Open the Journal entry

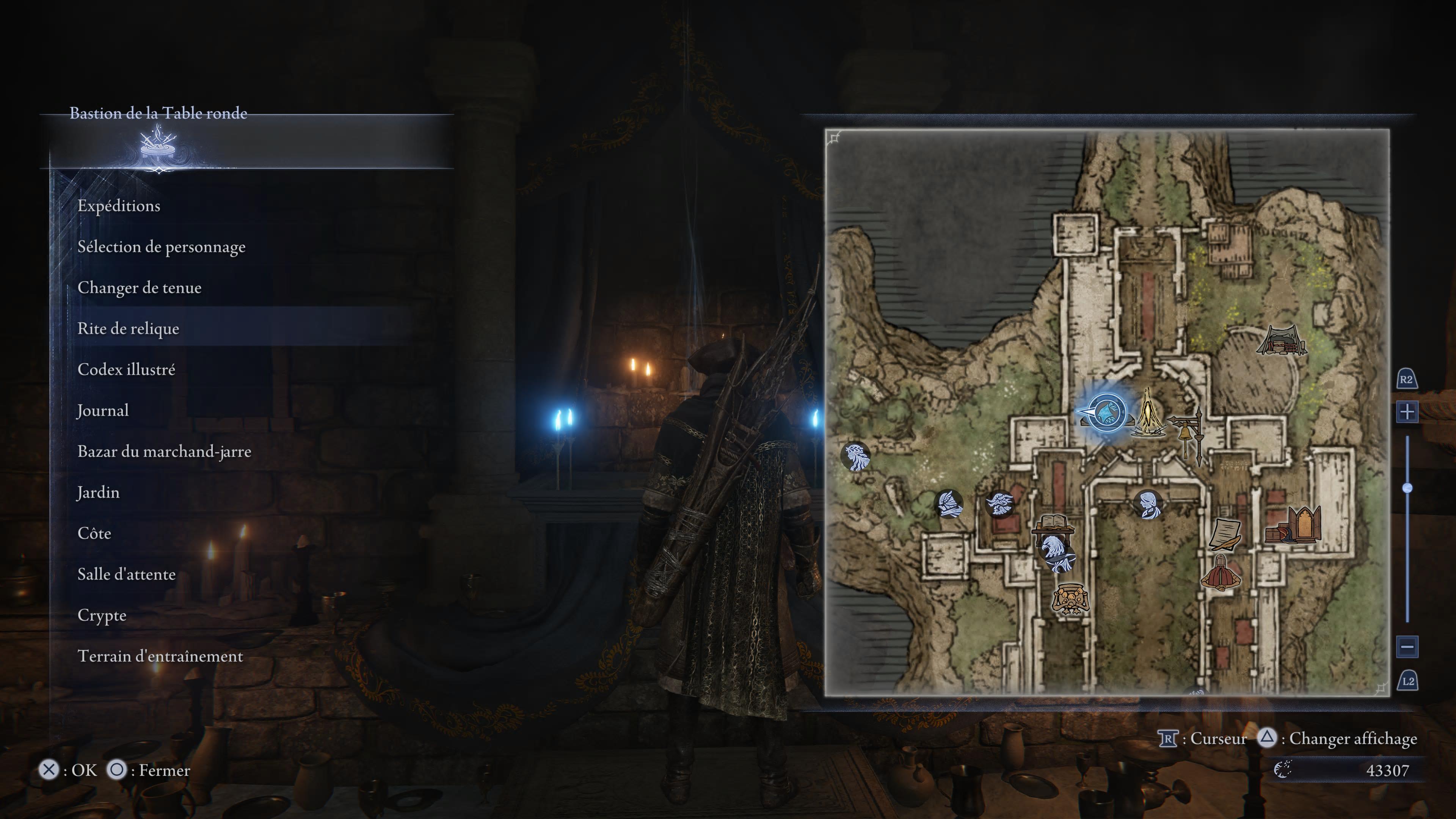pos(103,410)
